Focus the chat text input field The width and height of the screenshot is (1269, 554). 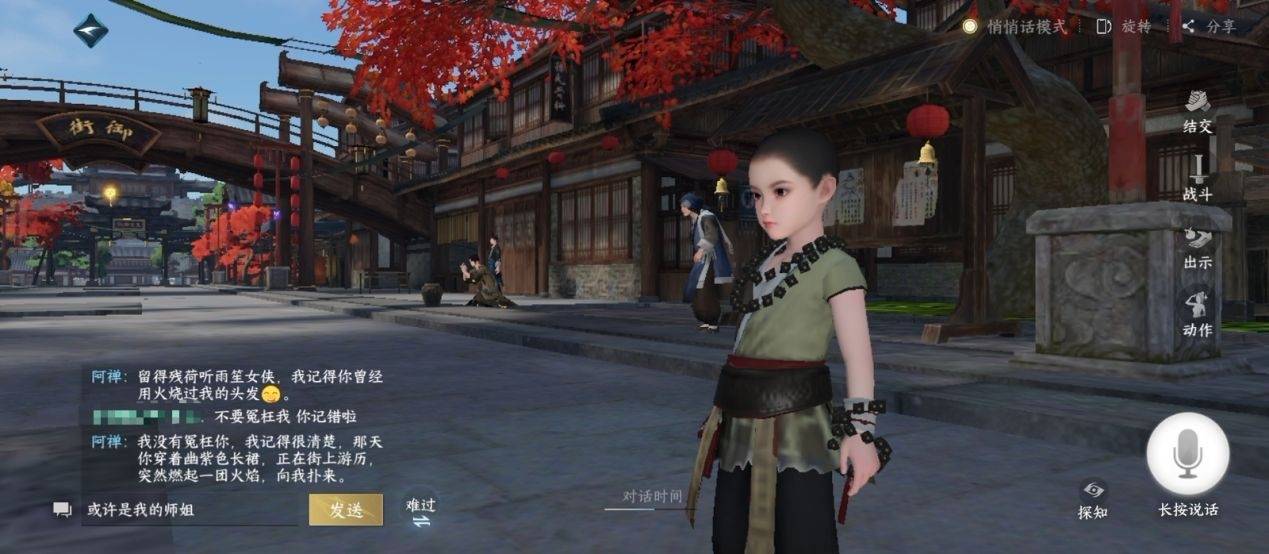(x=190, y=510)
